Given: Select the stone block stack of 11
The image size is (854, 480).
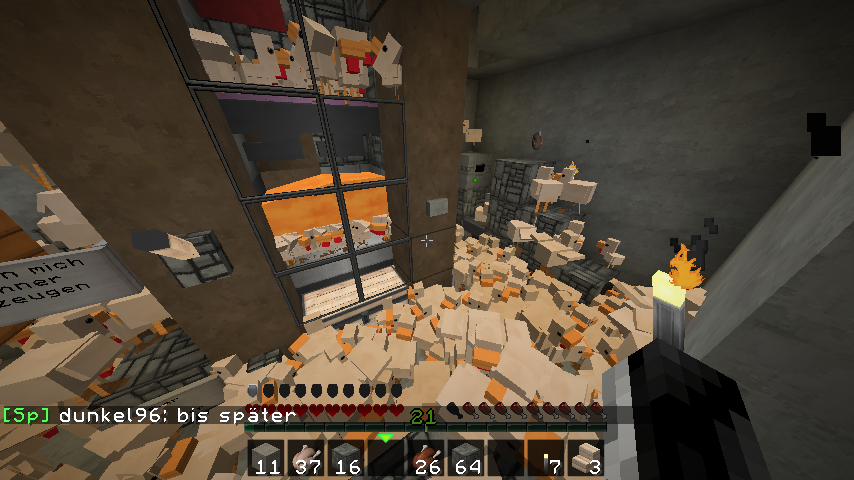Looking at the screenshot, I should tap(267, 458).
